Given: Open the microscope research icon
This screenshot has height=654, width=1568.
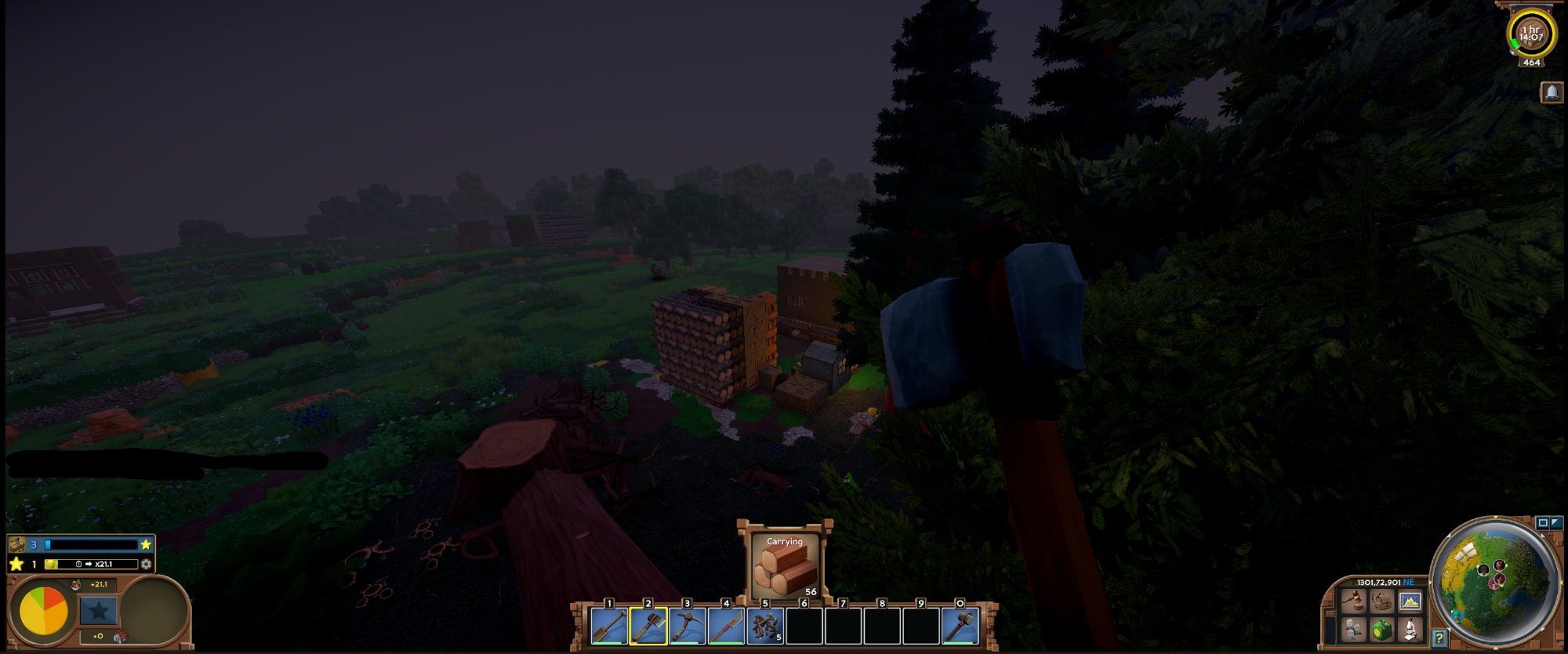Looking at the screenshot, I should [x=1410, y=629].
